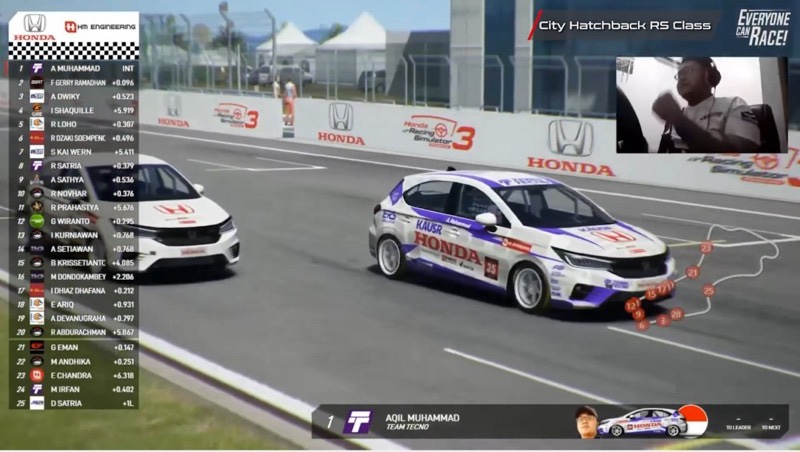Click the Aqil Muhammad driver info banner
This screenshot has width=800, height=452.
pyautogui.click(x=450, y=421)
